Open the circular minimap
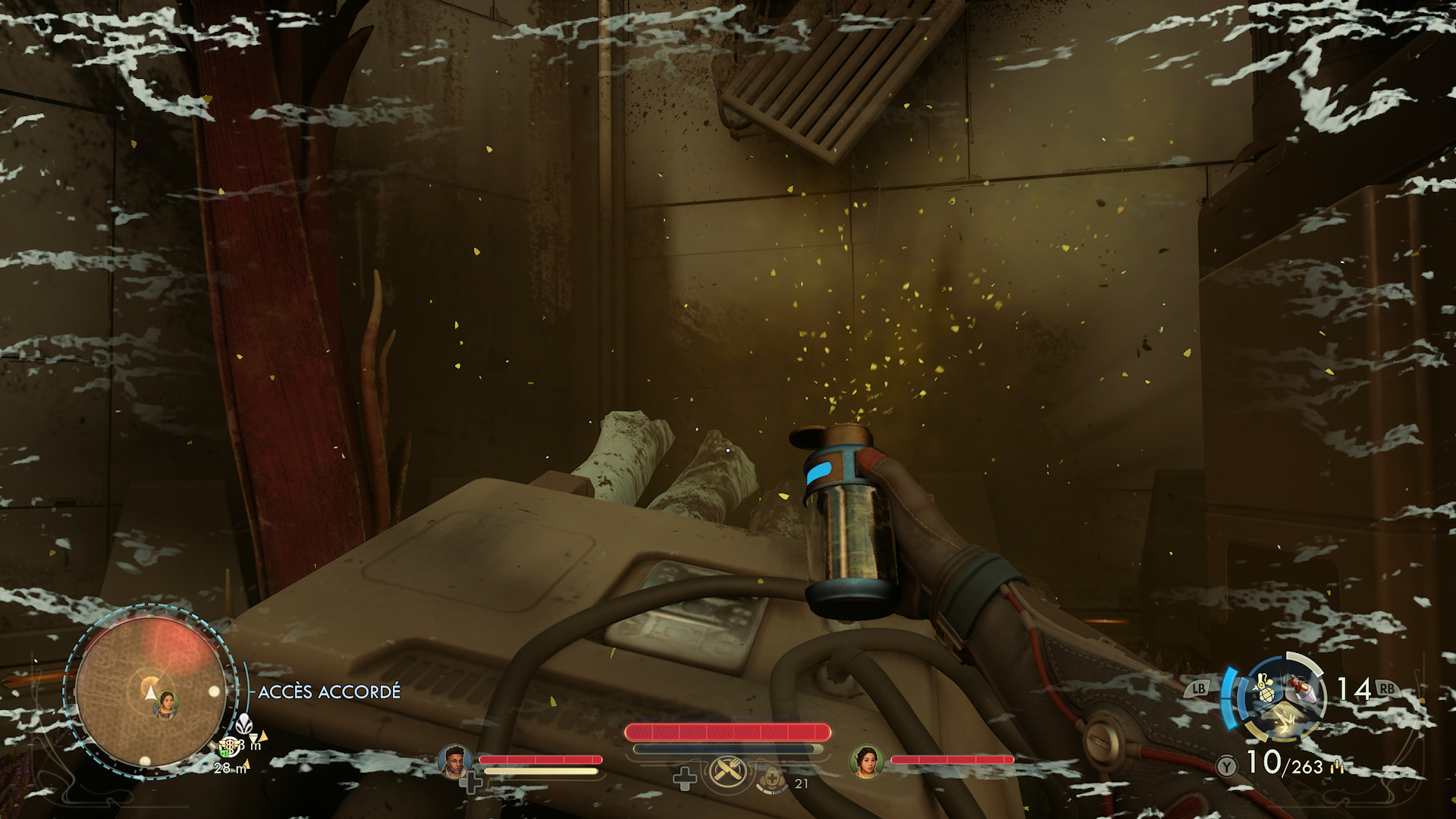Screen dimensions: 1456x819 [150, 692]
